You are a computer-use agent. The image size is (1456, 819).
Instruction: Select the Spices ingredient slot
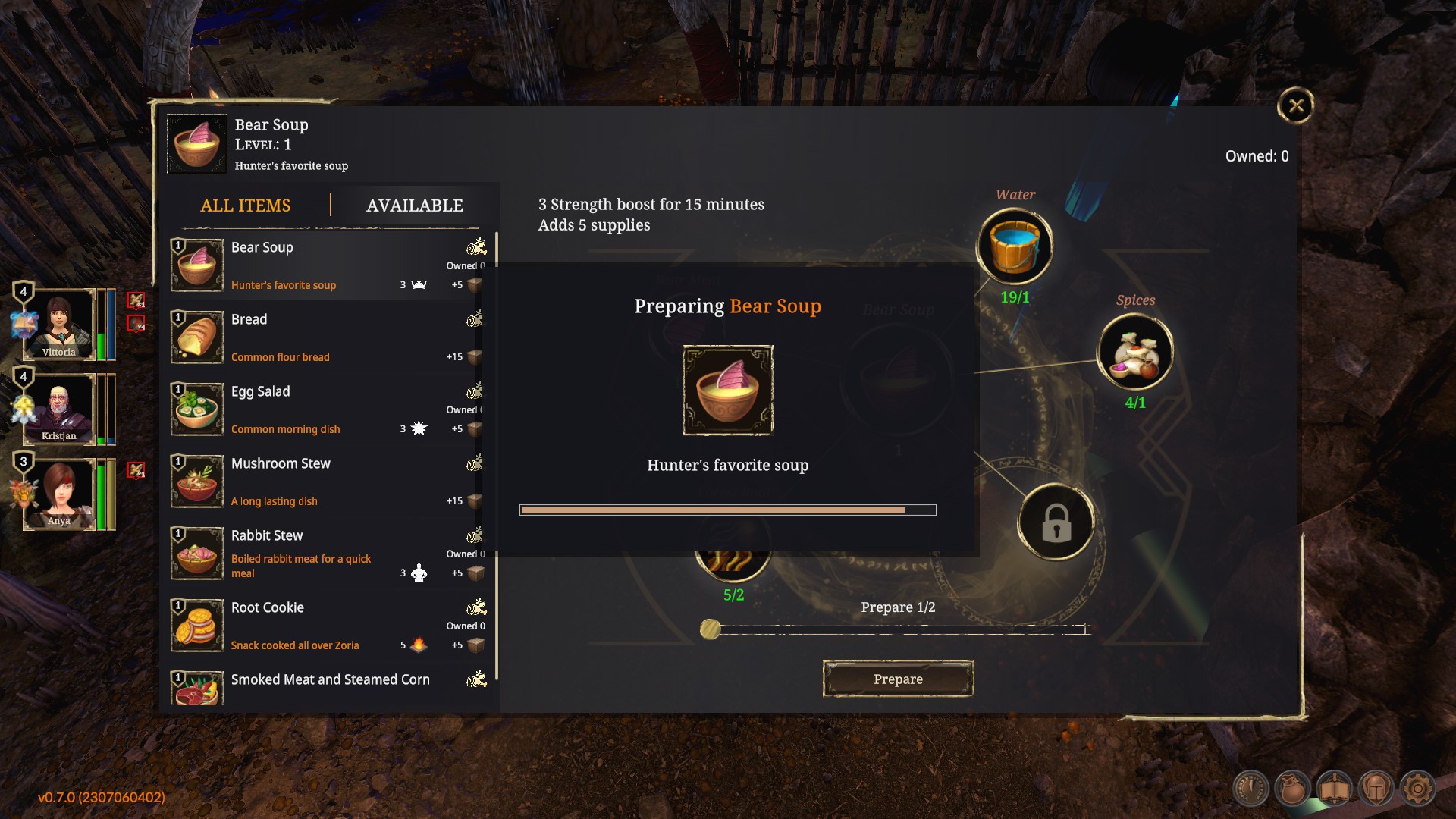click(x=1134, y=352)
